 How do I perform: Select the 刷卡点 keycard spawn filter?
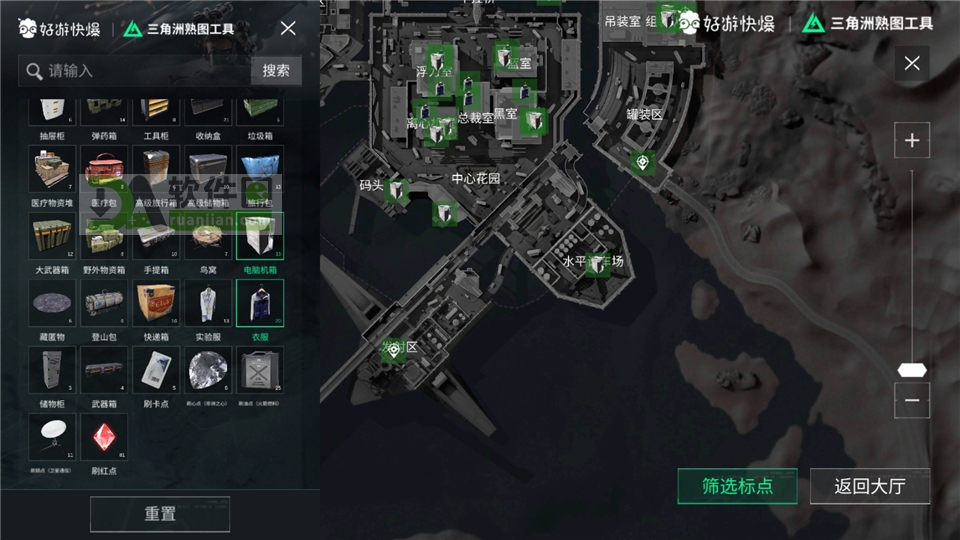tap(156, 371)
